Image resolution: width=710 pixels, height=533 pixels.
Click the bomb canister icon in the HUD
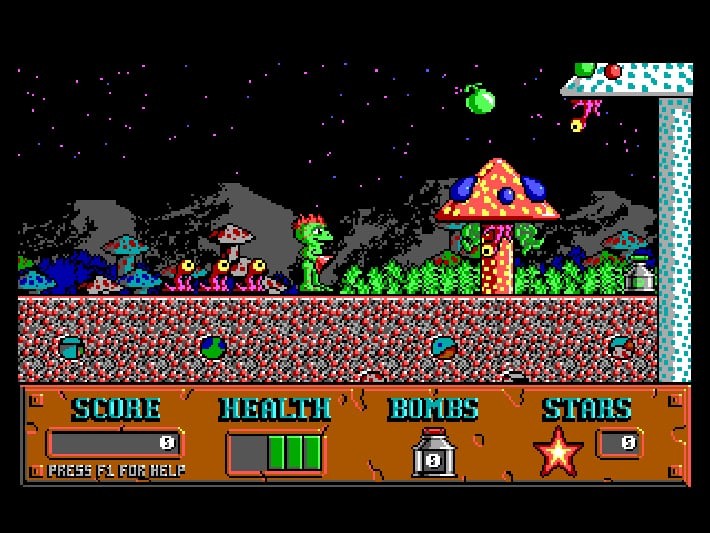click(434, 454)
